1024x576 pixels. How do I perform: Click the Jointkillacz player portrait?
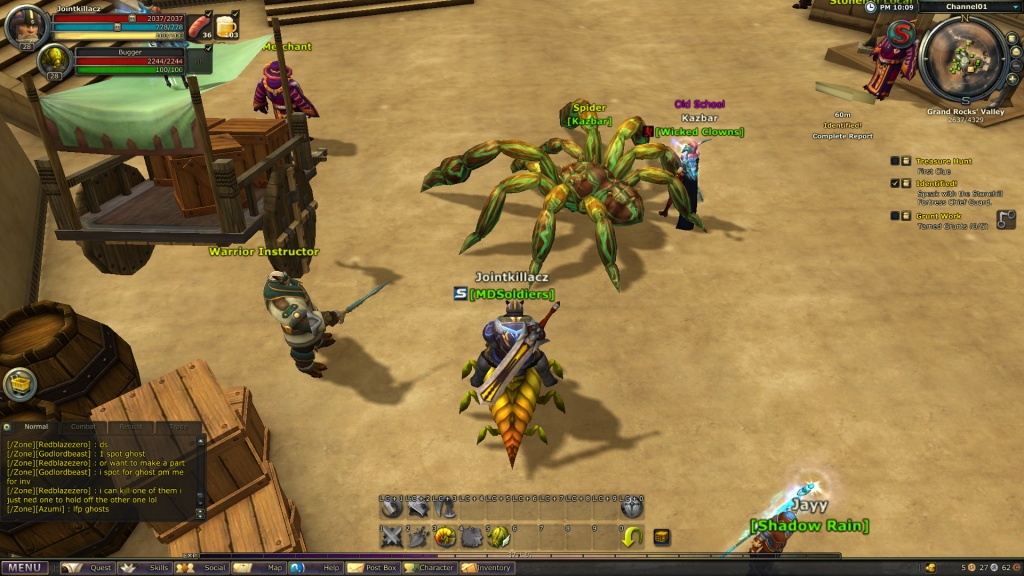pyautogui.click(x=23, y=27)
